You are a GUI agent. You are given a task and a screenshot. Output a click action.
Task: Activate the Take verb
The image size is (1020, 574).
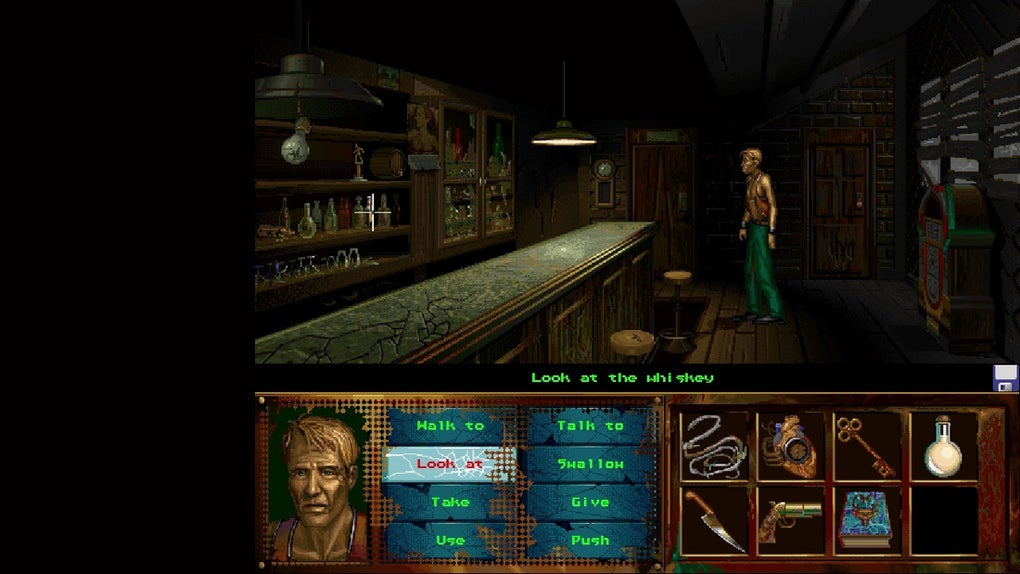click(450, 502)
